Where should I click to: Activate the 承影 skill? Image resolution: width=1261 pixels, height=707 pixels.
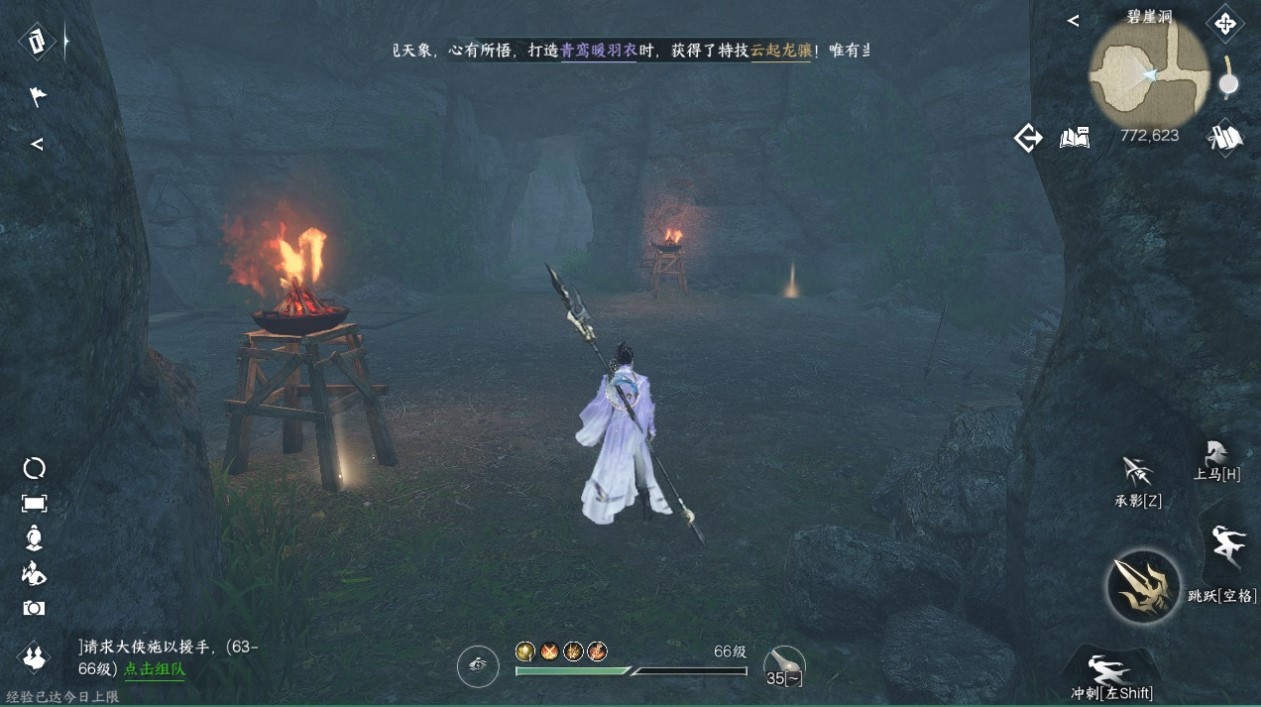pos(1137,474)
